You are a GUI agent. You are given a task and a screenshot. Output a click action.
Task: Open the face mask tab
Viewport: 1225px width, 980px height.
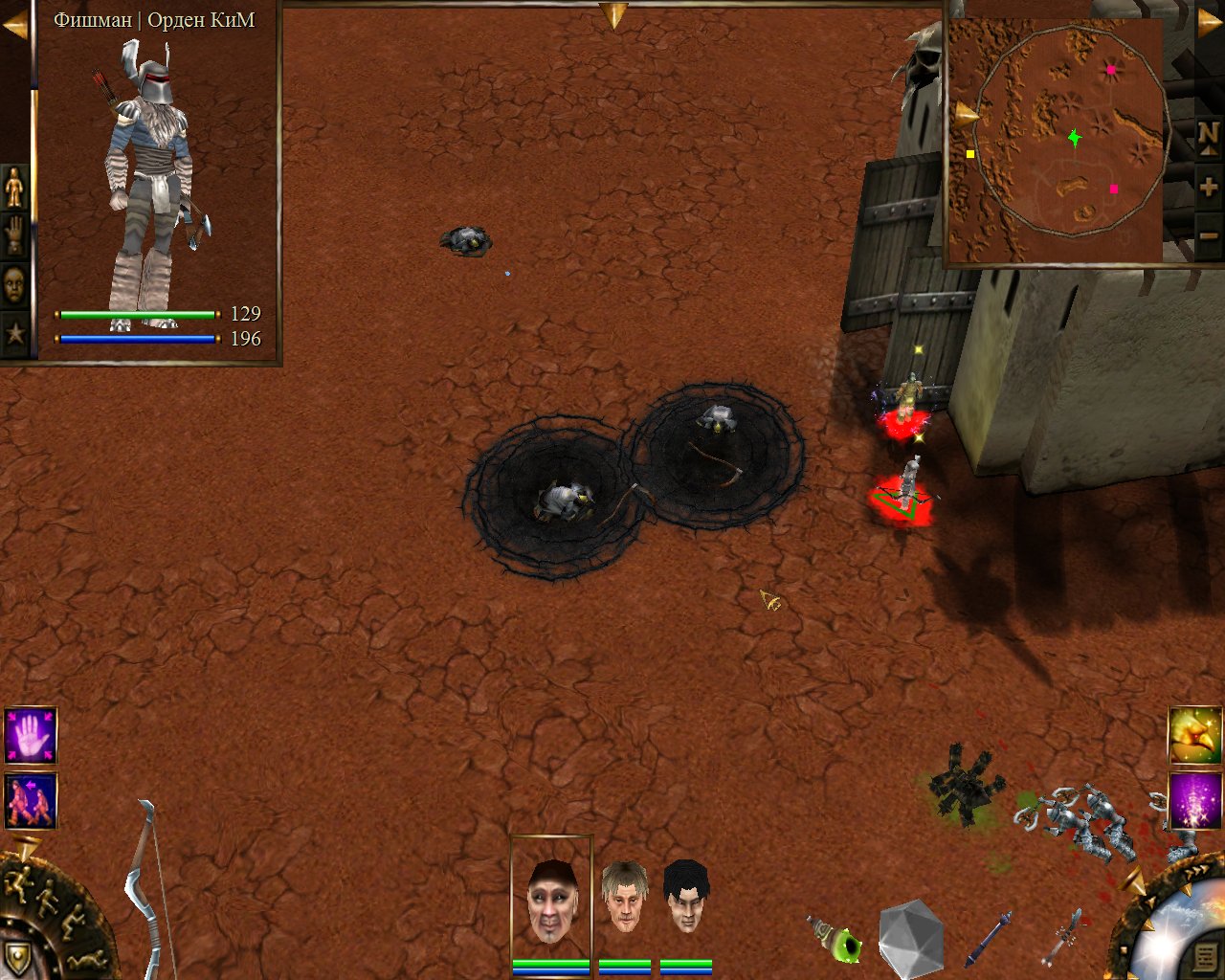pyautogui.click(x=14, y=284)
